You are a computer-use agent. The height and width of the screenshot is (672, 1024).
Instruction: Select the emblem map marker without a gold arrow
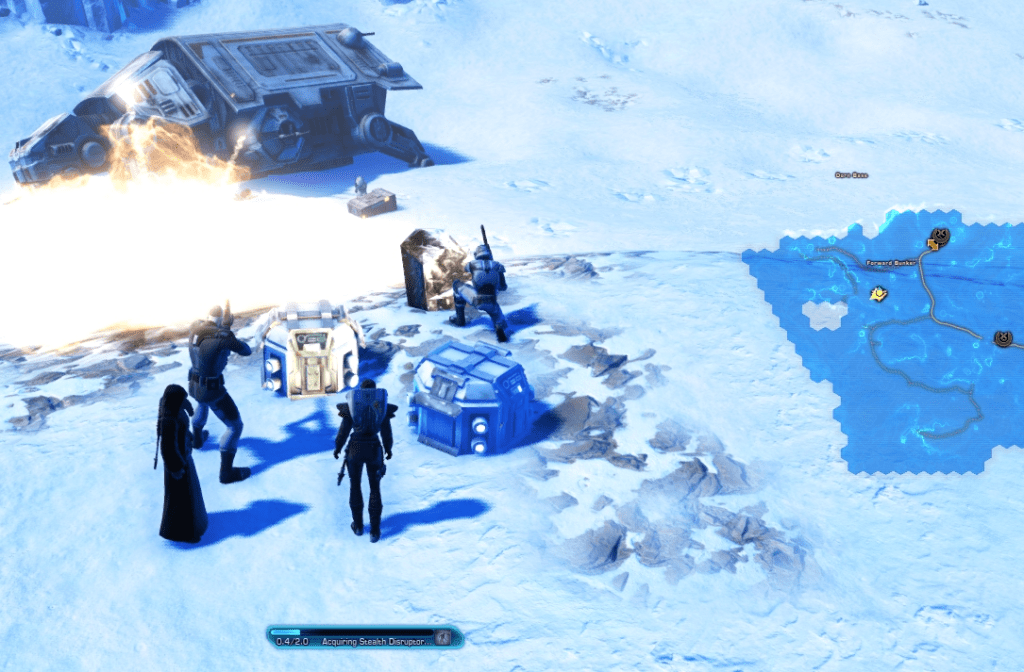(x=1003, y=339)
